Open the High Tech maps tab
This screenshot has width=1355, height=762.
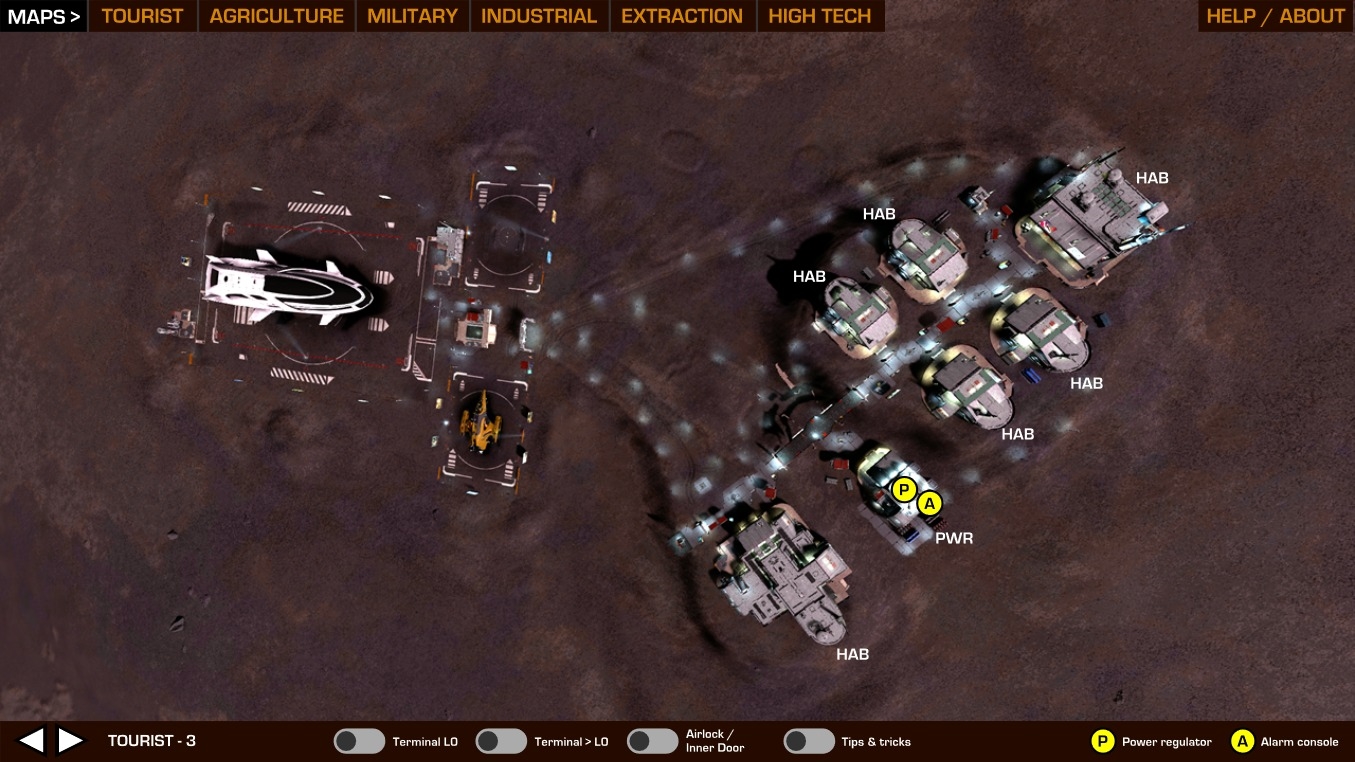[820, 16]
